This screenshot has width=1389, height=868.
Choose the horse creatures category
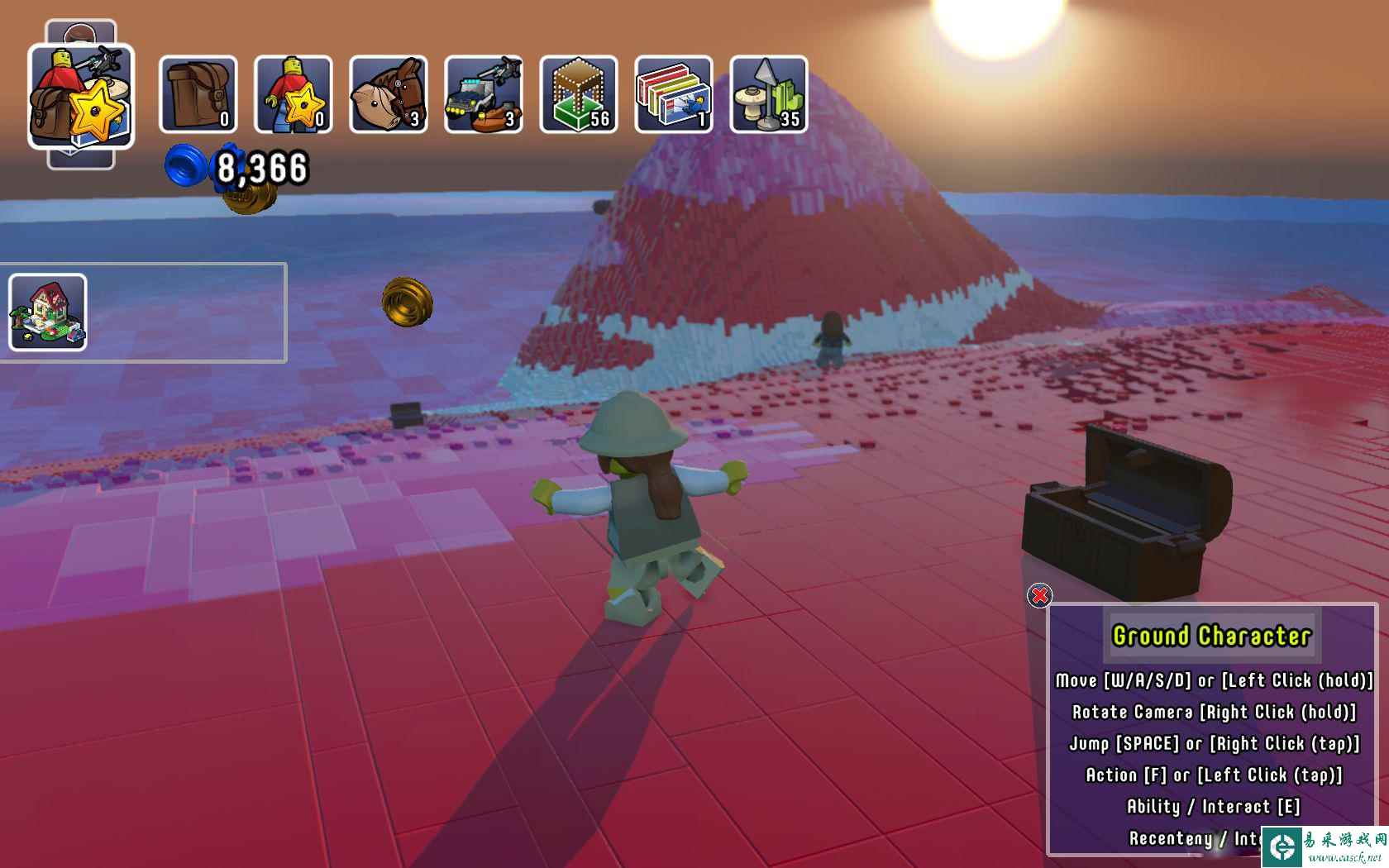tap(388, 94)
